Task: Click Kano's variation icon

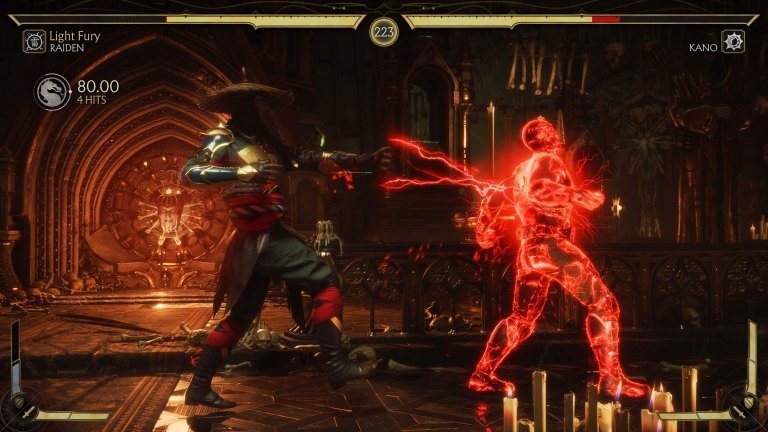Action: (733, 42)
